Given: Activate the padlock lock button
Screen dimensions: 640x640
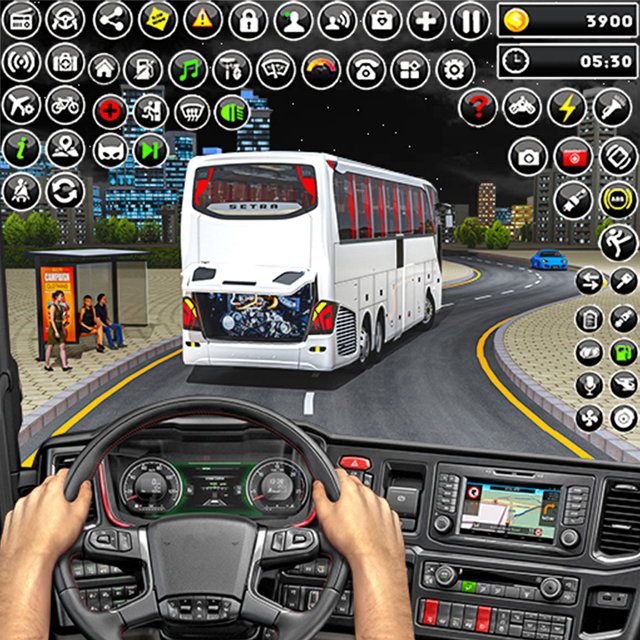Looking at the screenshot, I should (247, 19).
